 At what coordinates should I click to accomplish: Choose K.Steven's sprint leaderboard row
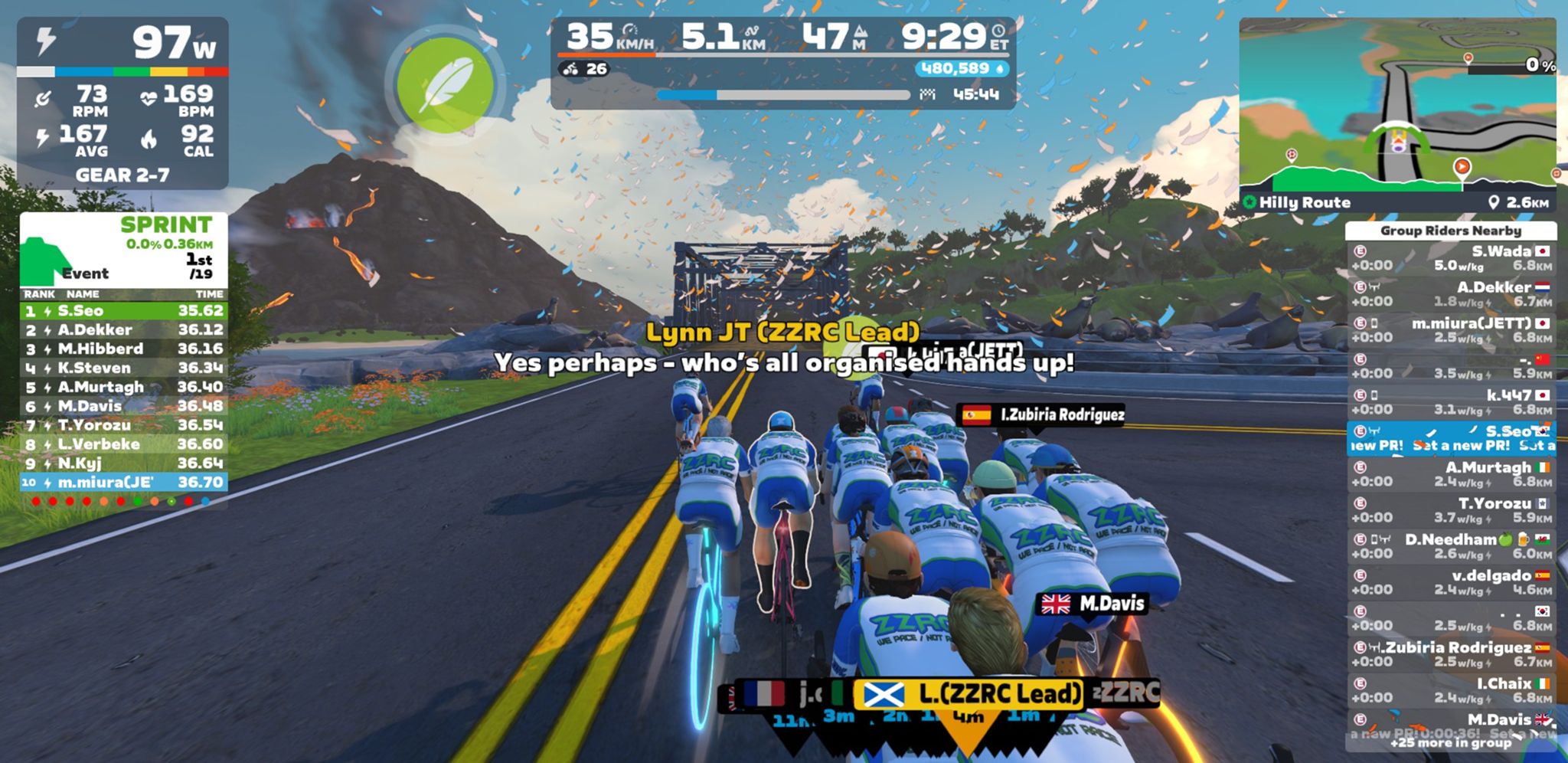pyautogui.click(x=123, y=368)
